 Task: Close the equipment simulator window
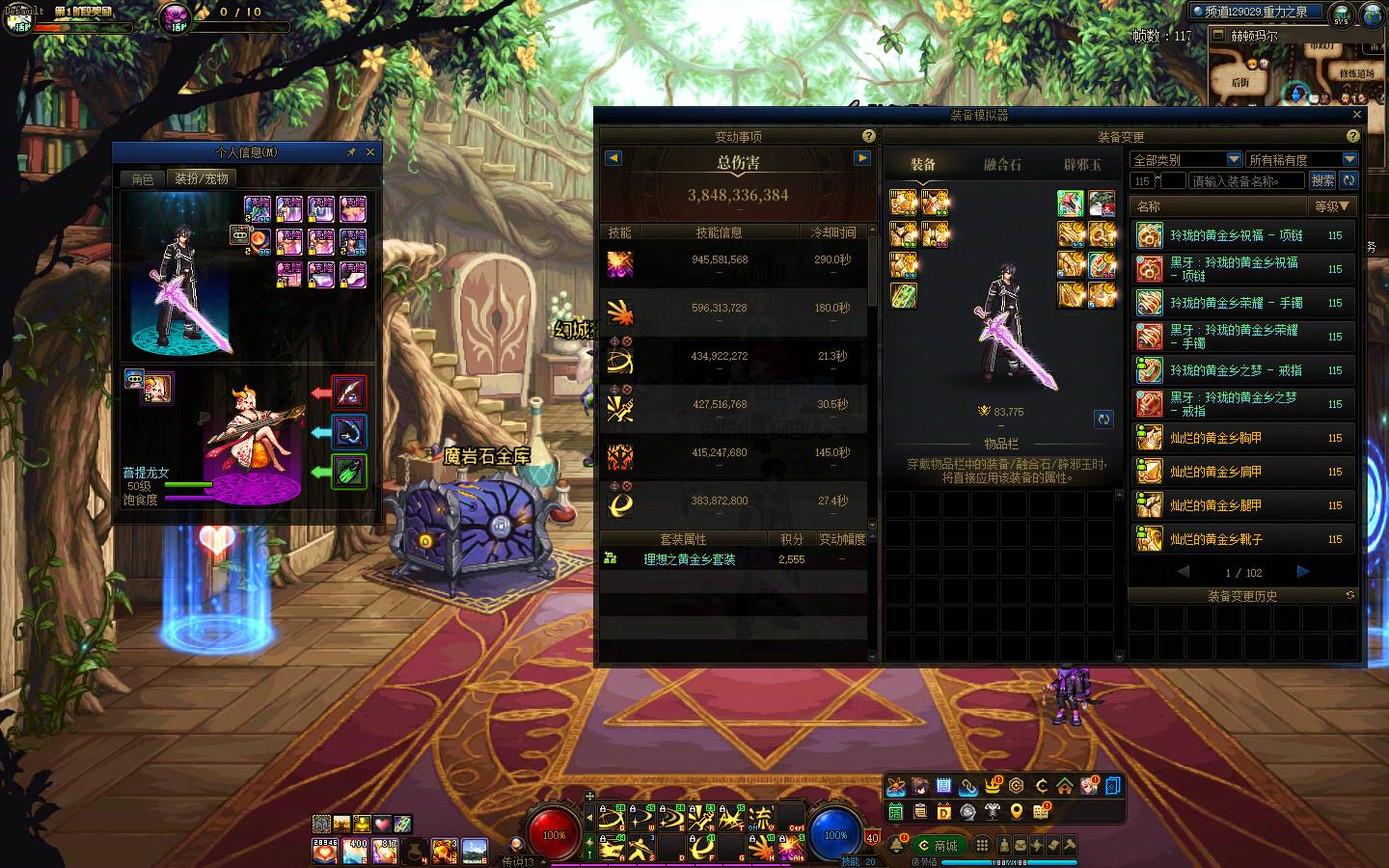1357,115
